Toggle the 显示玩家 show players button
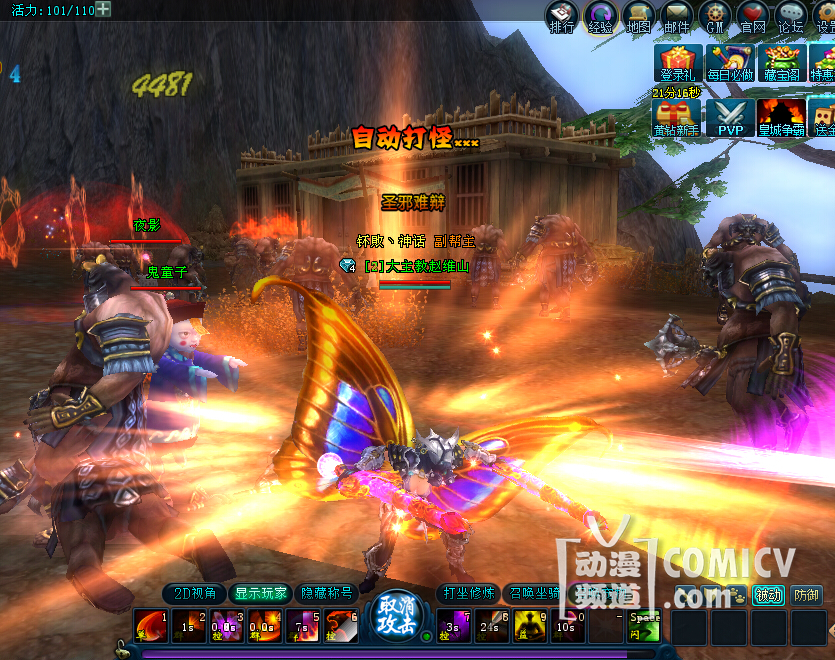 tap(261, 593)
